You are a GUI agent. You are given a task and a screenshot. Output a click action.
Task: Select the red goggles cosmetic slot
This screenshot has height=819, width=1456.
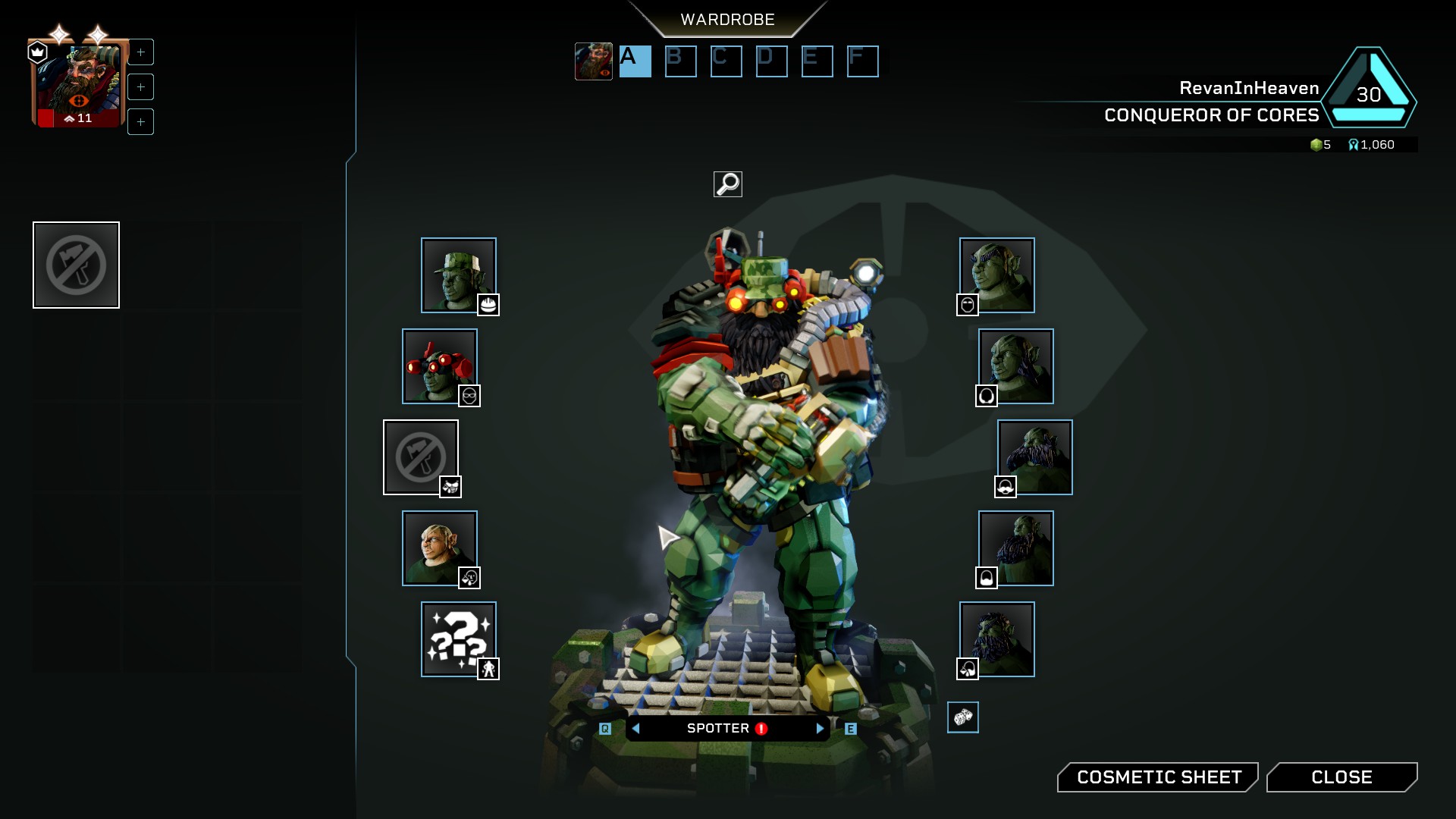point(439,366)
